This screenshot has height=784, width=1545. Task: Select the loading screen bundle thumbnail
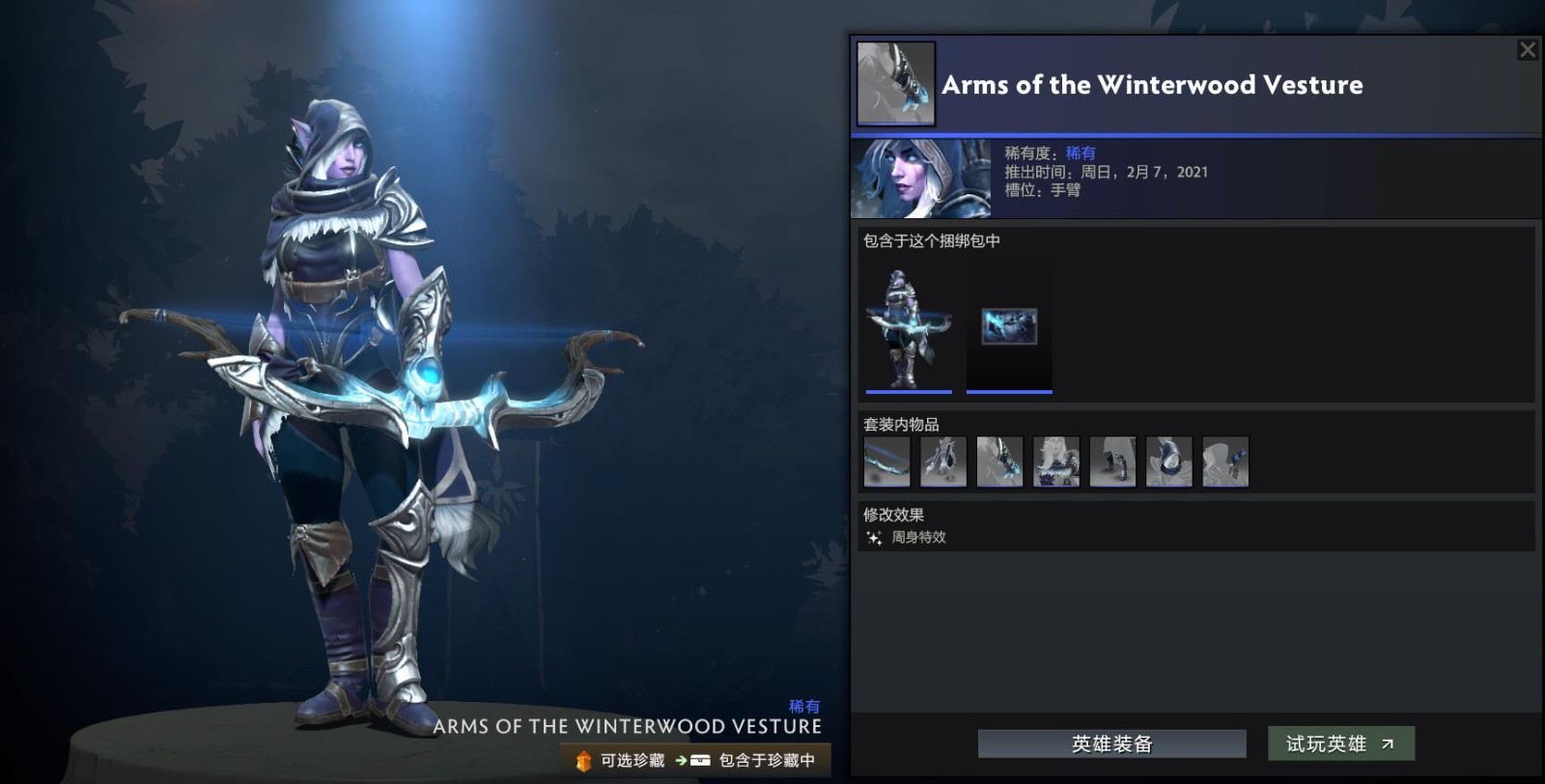[1009, 328]
